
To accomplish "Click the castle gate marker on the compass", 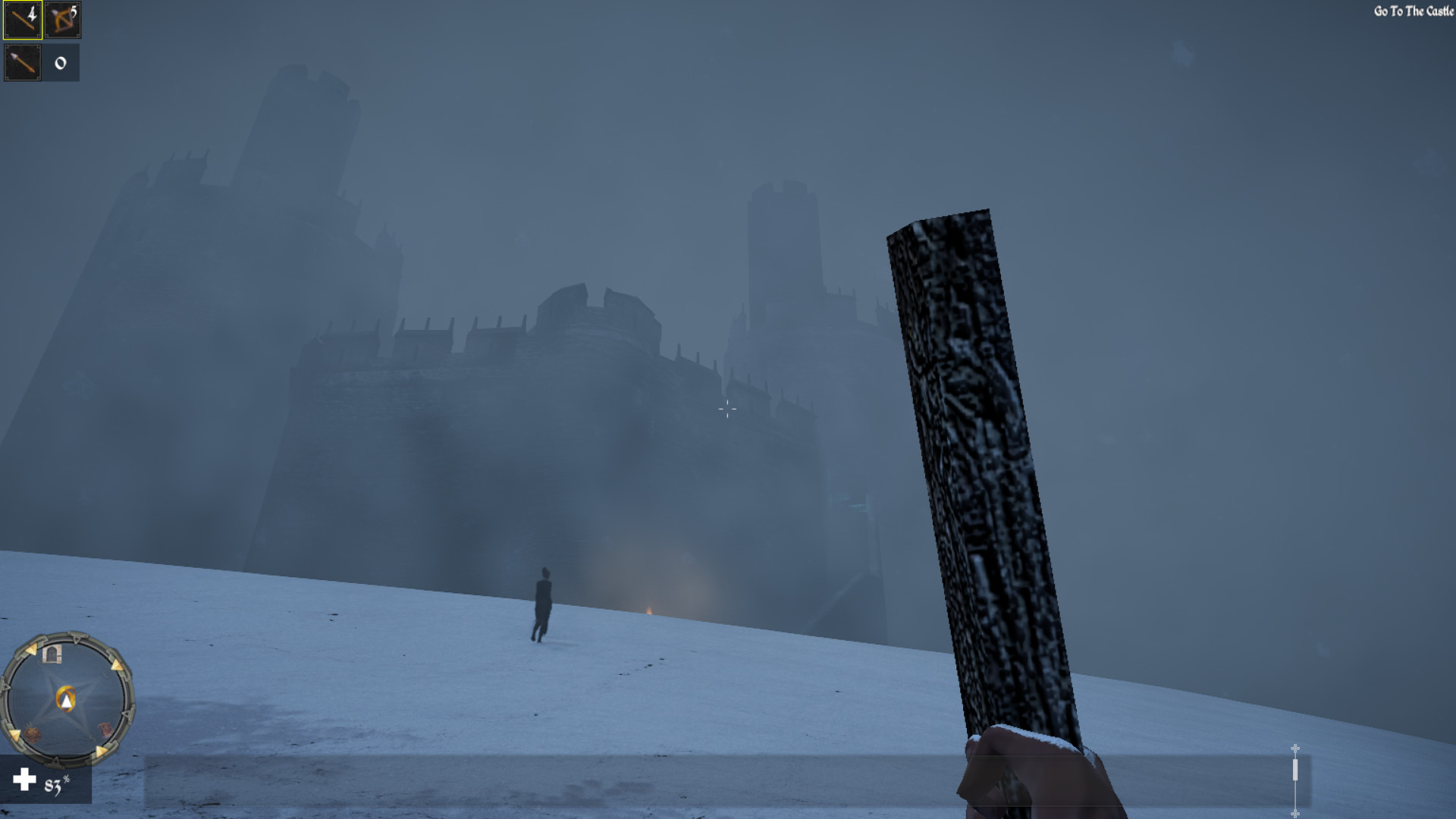I will click(52, 655).
